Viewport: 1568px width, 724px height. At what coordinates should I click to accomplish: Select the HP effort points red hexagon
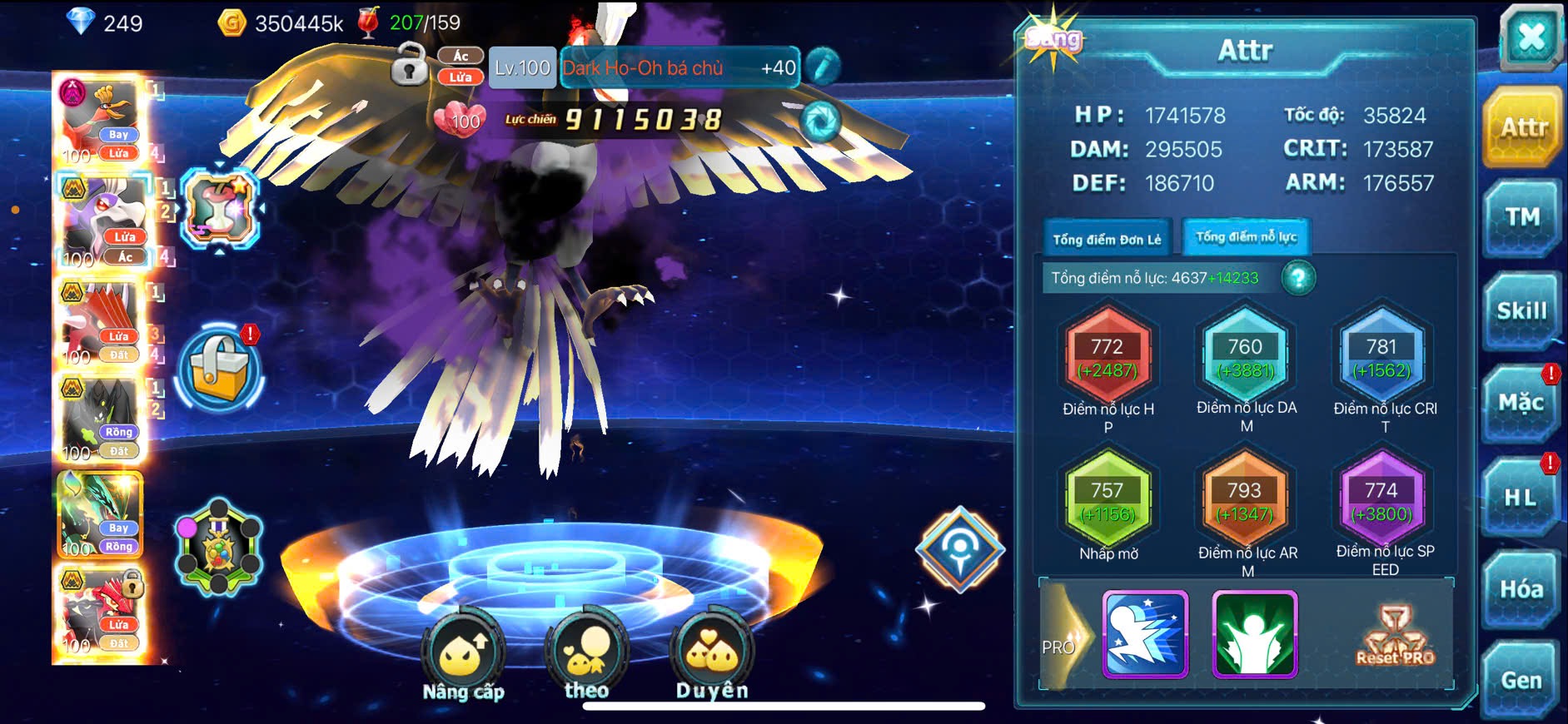coord(1108,357)
